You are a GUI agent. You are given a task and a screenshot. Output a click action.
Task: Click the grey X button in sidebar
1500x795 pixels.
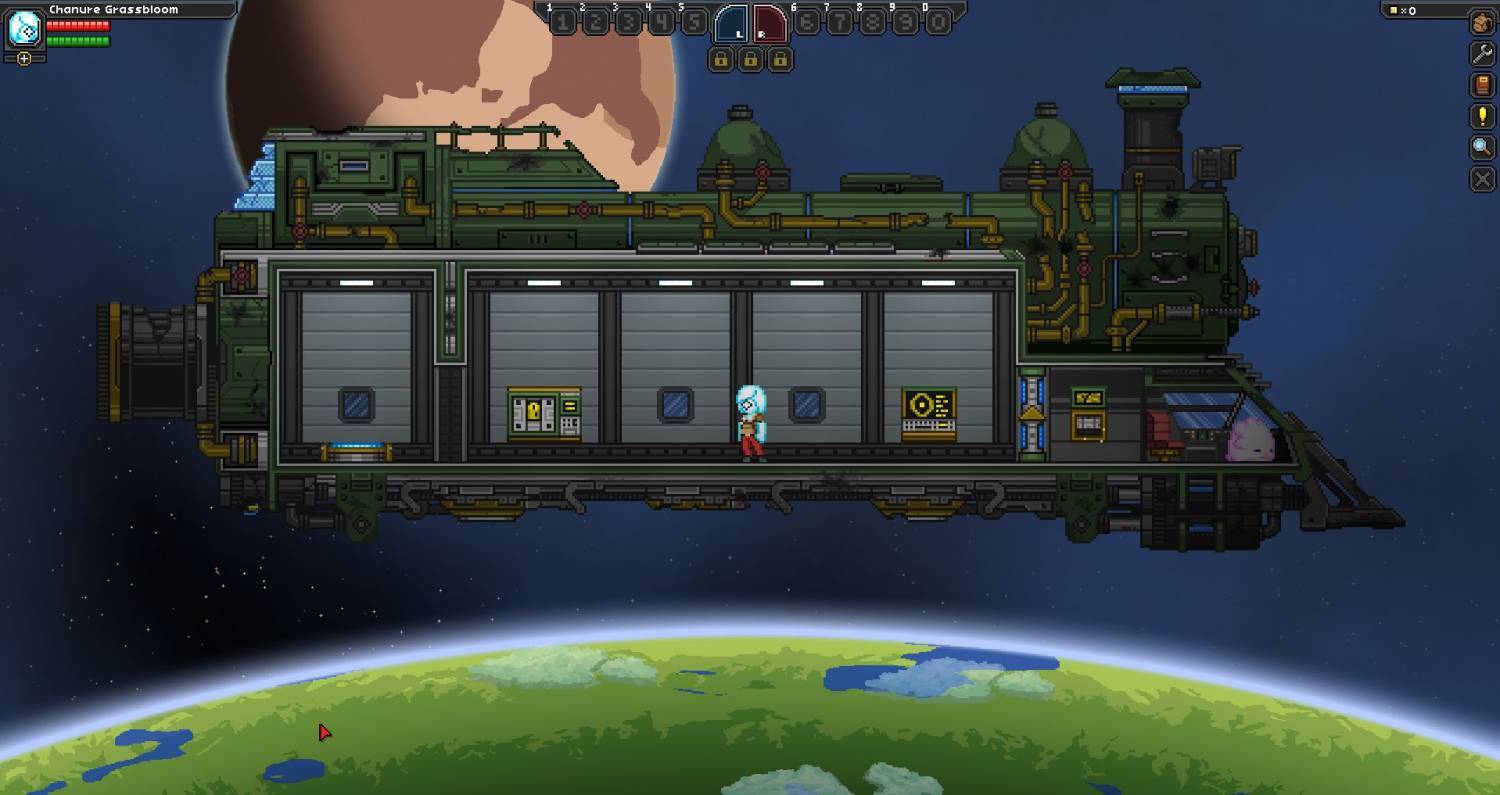(1482, 179)
